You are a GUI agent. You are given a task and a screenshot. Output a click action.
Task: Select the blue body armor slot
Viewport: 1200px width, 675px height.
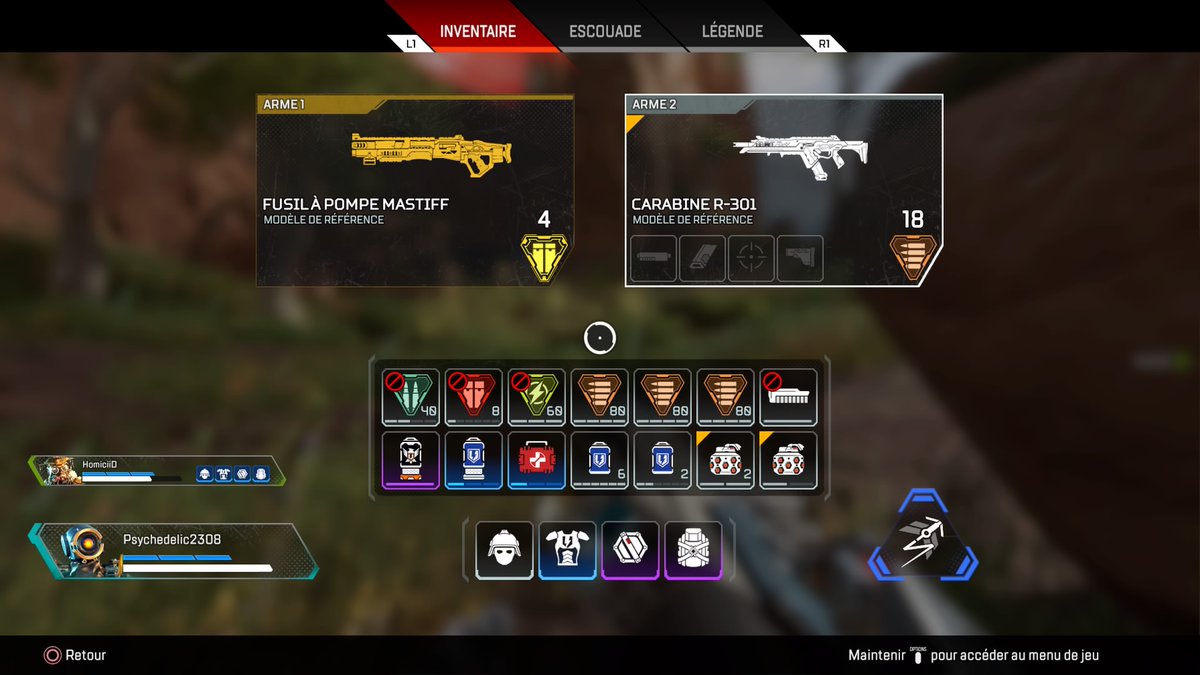coord(567,549)
